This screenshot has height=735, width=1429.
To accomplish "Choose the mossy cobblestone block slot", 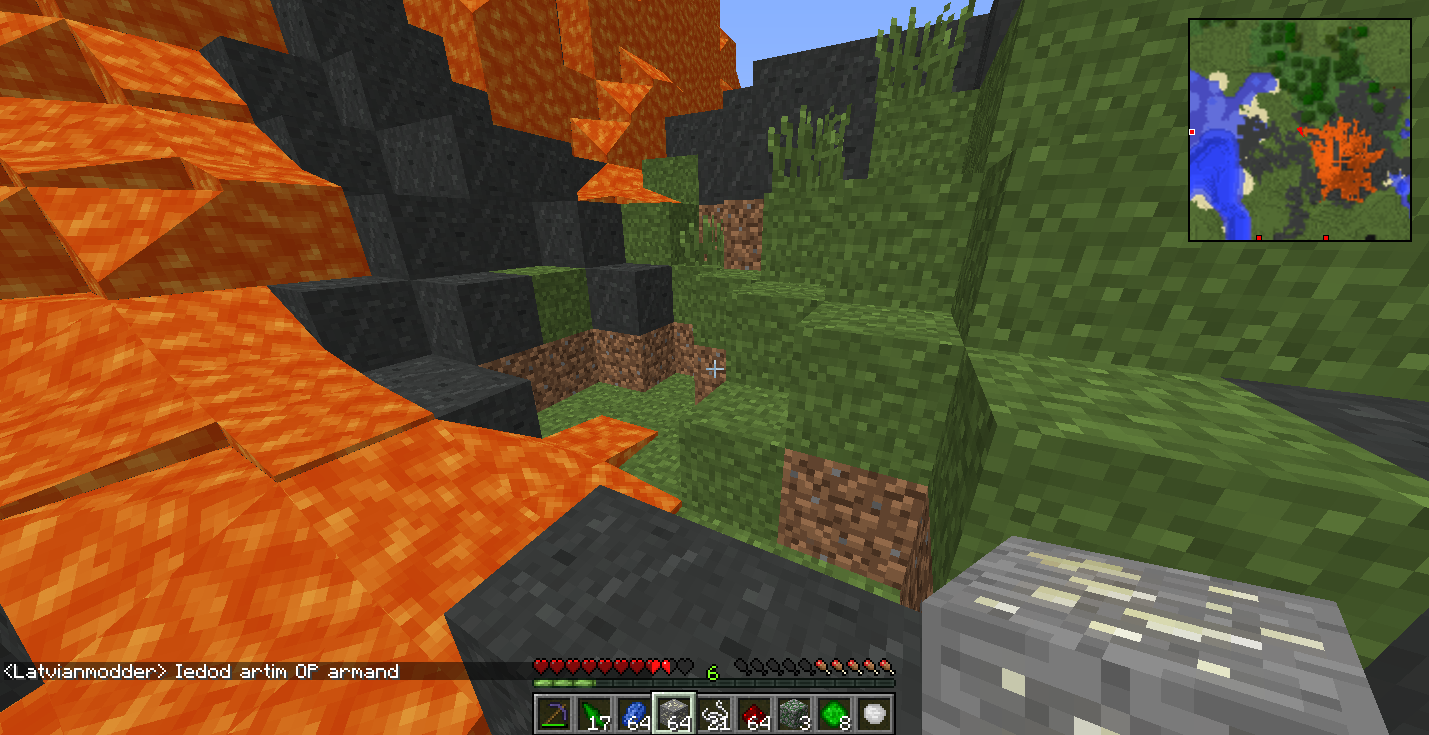I will pyautogui.click(x=793, y=714).
